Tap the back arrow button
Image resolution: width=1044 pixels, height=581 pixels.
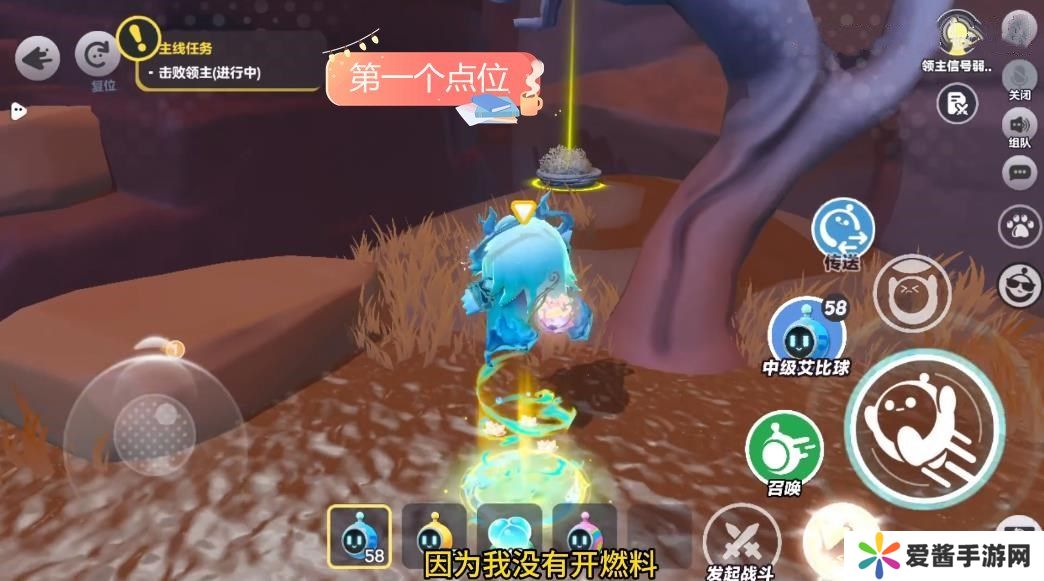tap(37, 59)
